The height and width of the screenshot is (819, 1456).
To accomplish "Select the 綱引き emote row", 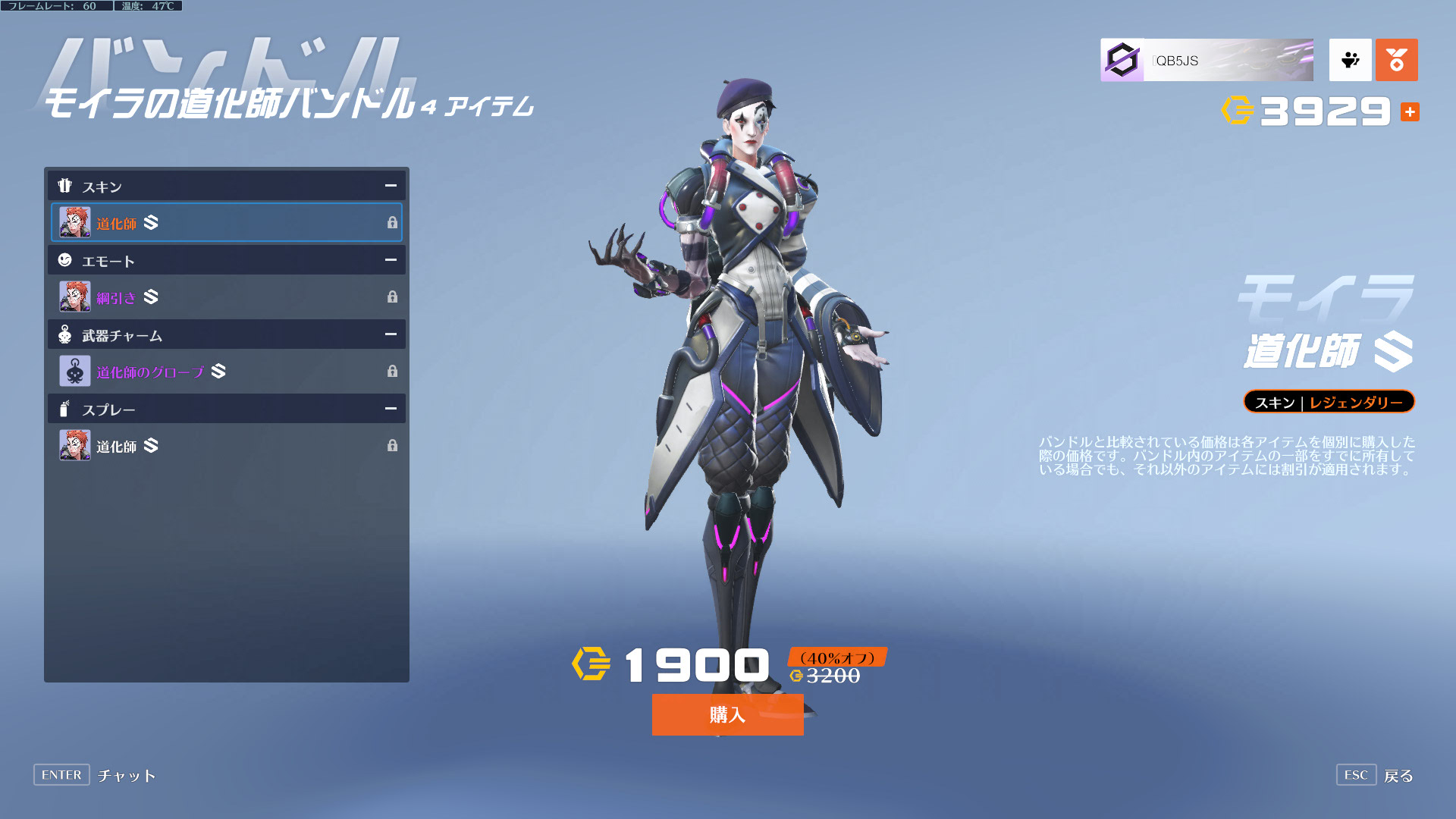I will (x=226, y=297).
